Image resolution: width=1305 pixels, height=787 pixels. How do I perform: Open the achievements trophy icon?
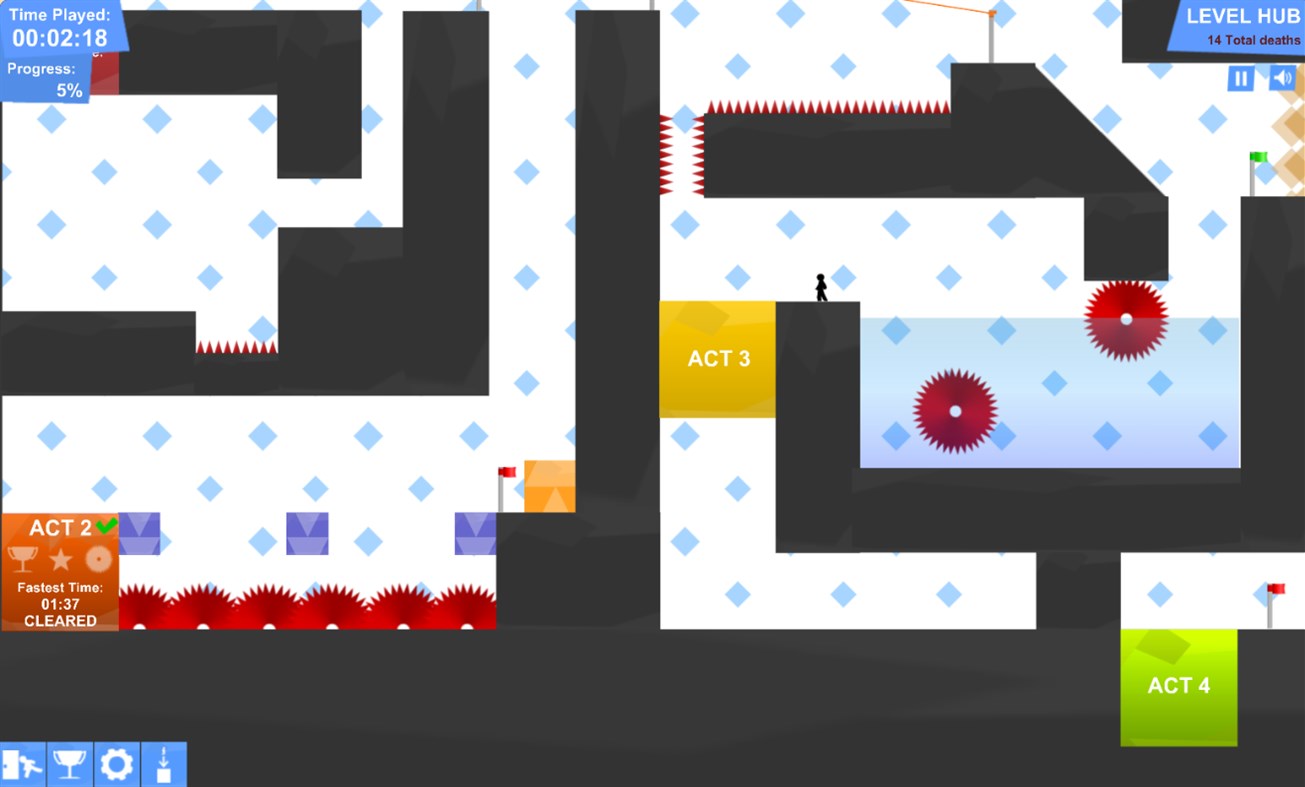tap(68, 763)
